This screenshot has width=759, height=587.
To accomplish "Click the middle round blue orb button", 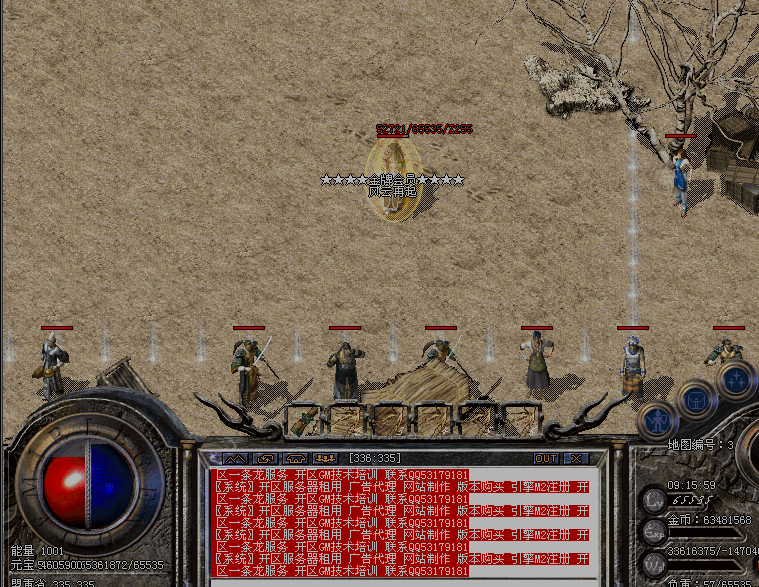I will (x=695, y=400).
